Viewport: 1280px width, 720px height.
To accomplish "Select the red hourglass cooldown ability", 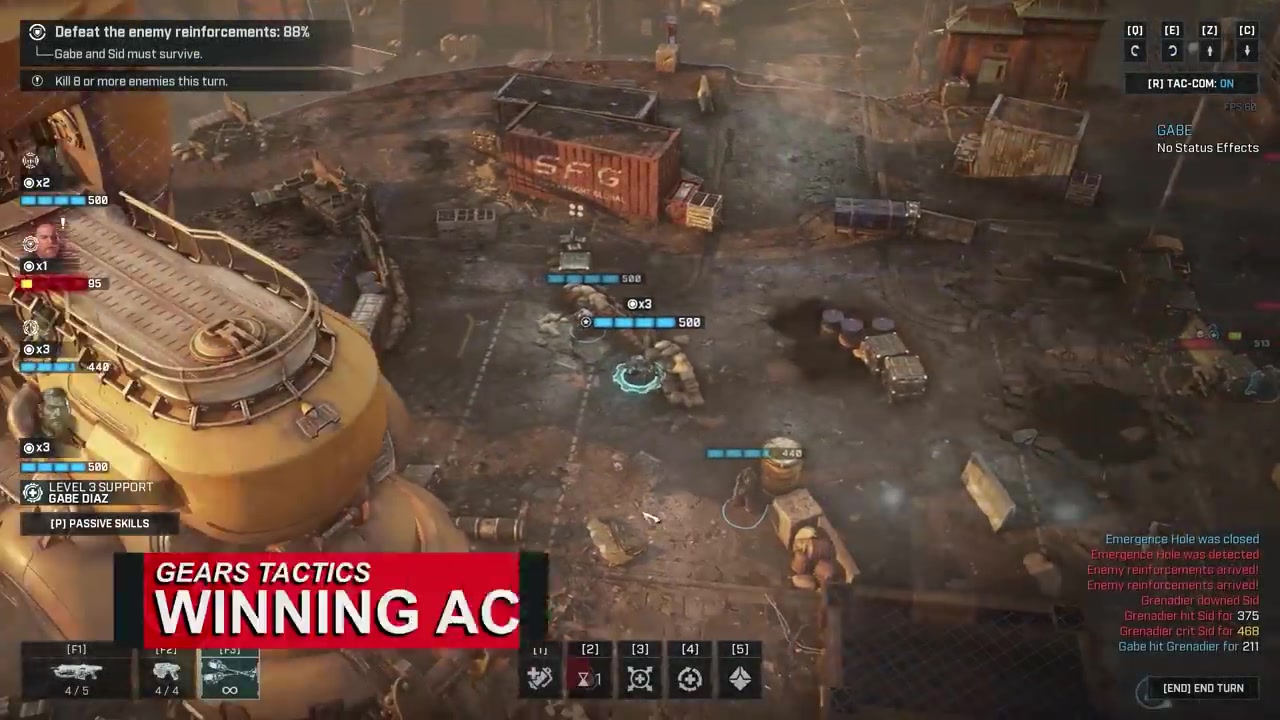I will click(x=589, y=679).
